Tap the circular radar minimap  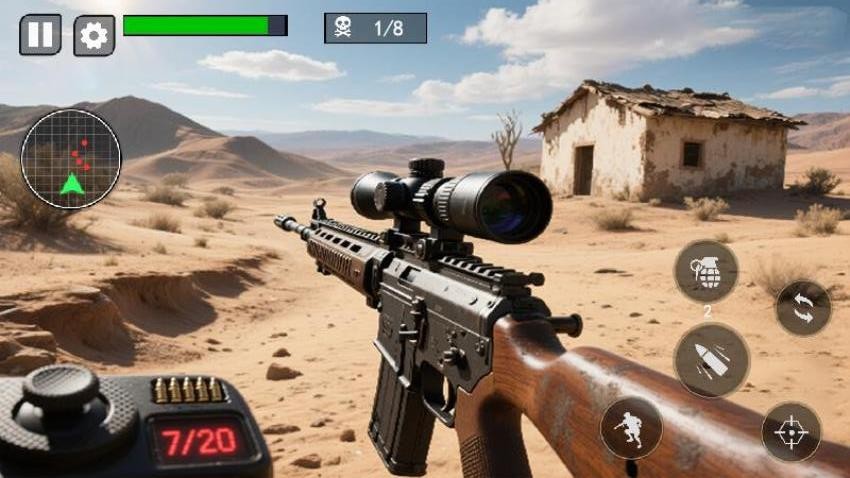[x=71, y=159]
